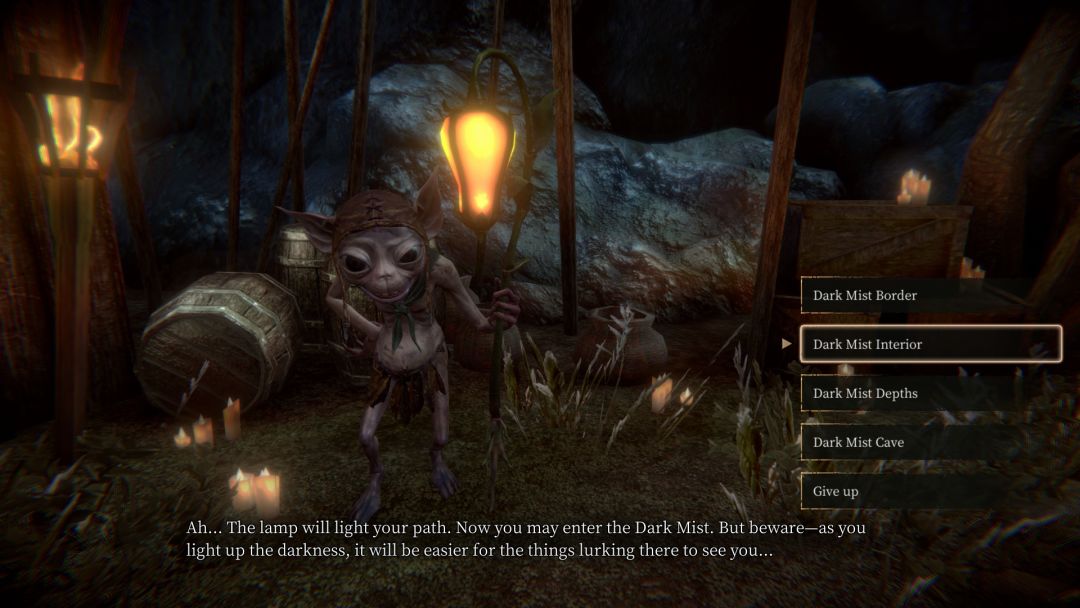The image size is (1080, 608).
Task: Select Dark Mist Interior destination
Action: coord(930,344)
